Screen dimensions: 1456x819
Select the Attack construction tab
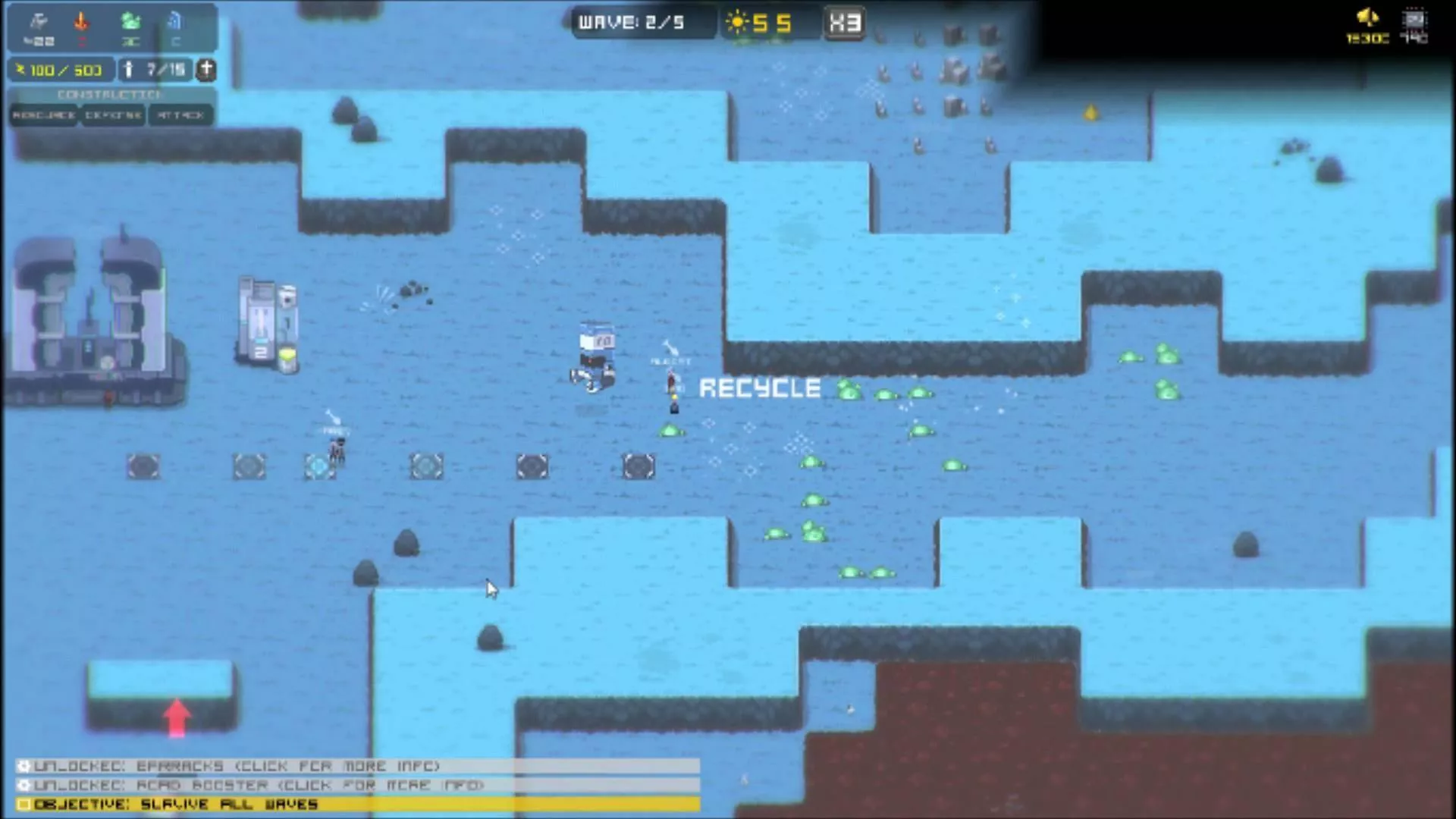180,115
